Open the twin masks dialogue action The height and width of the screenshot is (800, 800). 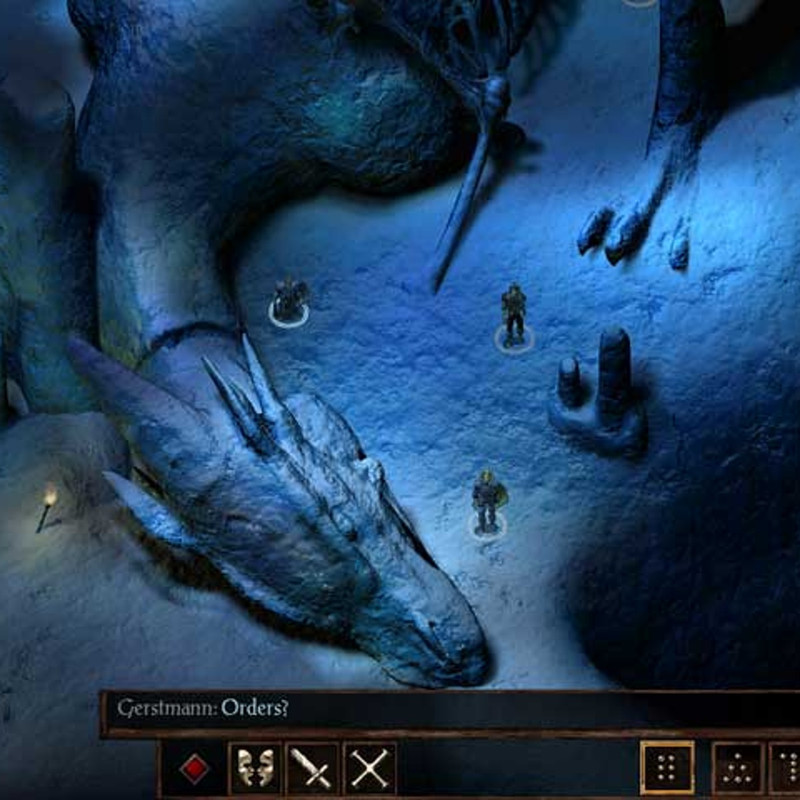point(254,769)
